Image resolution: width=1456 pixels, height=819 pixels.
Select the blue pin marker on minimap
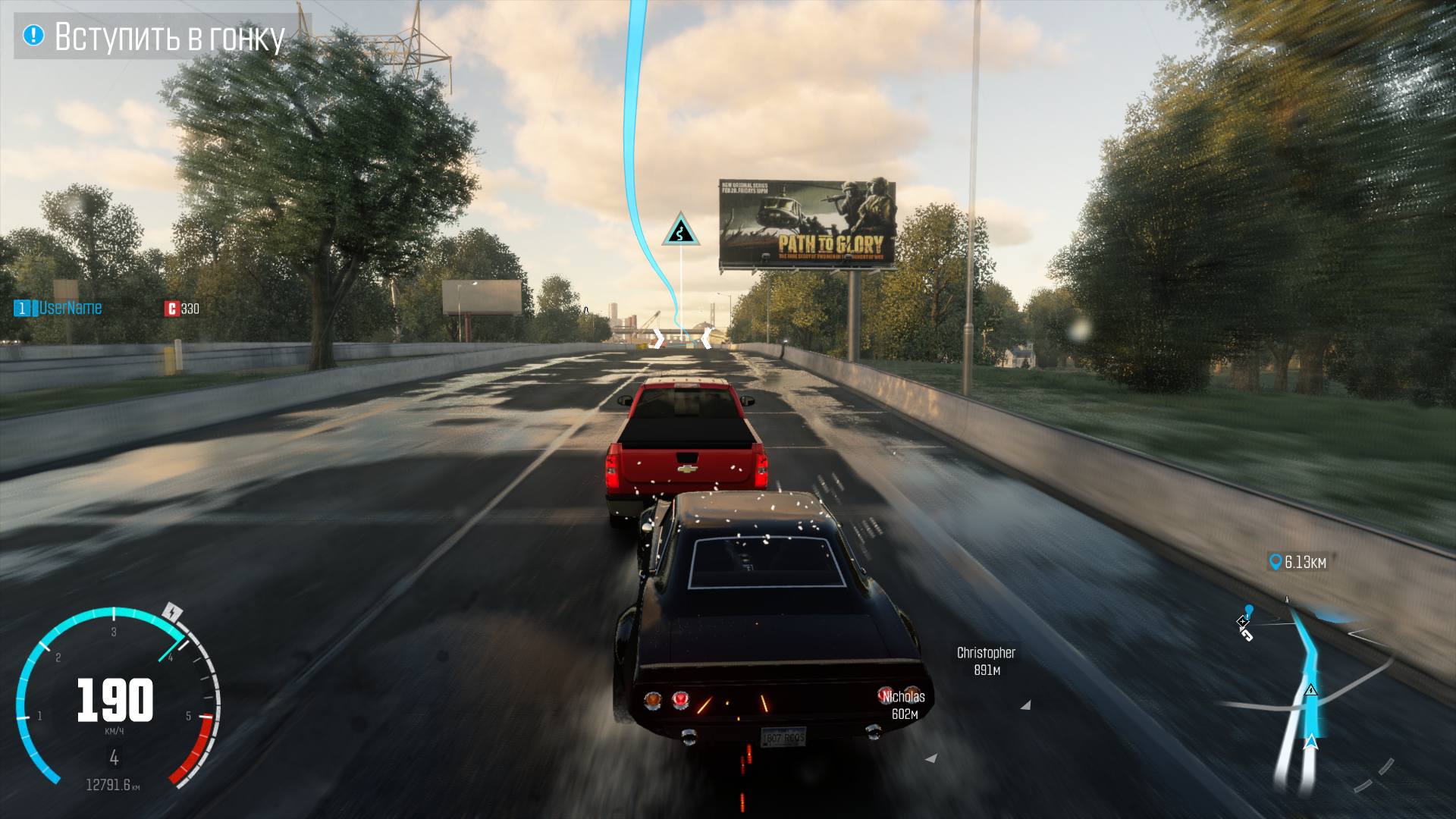click(1249, 610)
